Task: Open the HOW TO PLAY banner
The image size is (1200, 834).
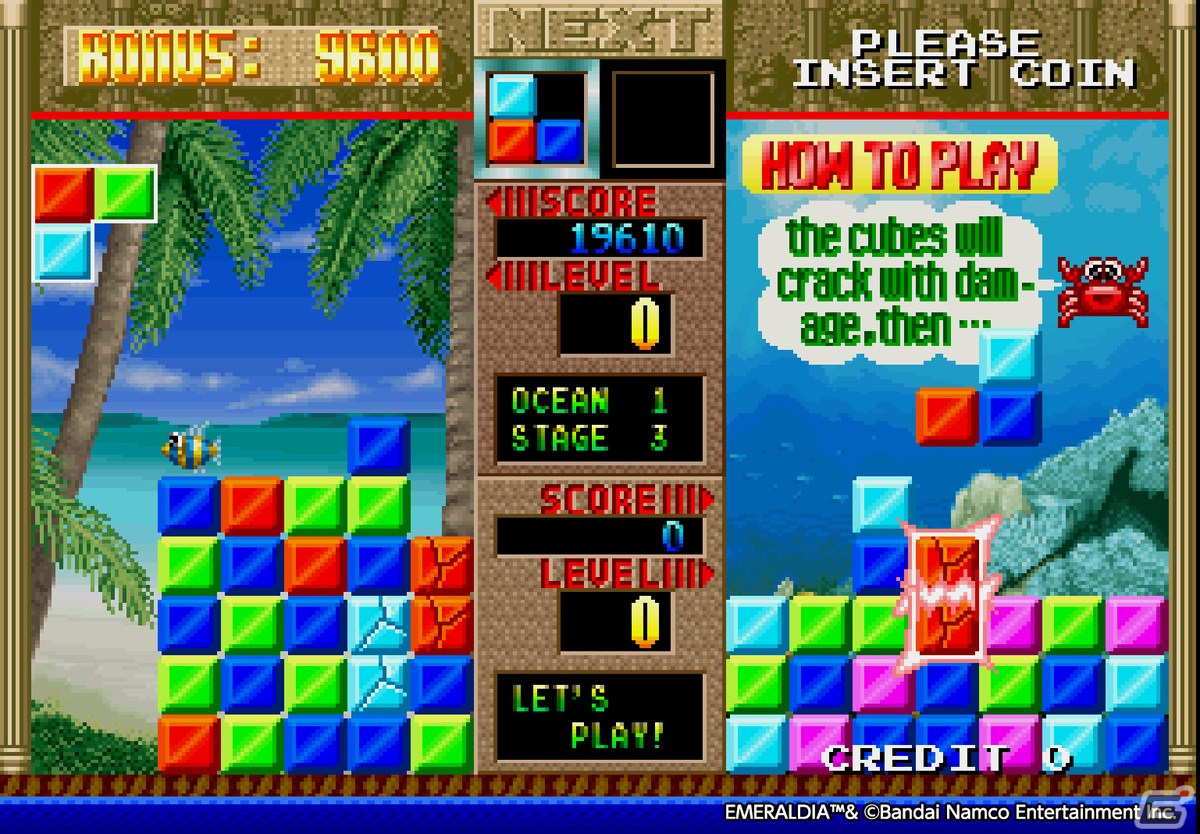Action: [899, 165]
